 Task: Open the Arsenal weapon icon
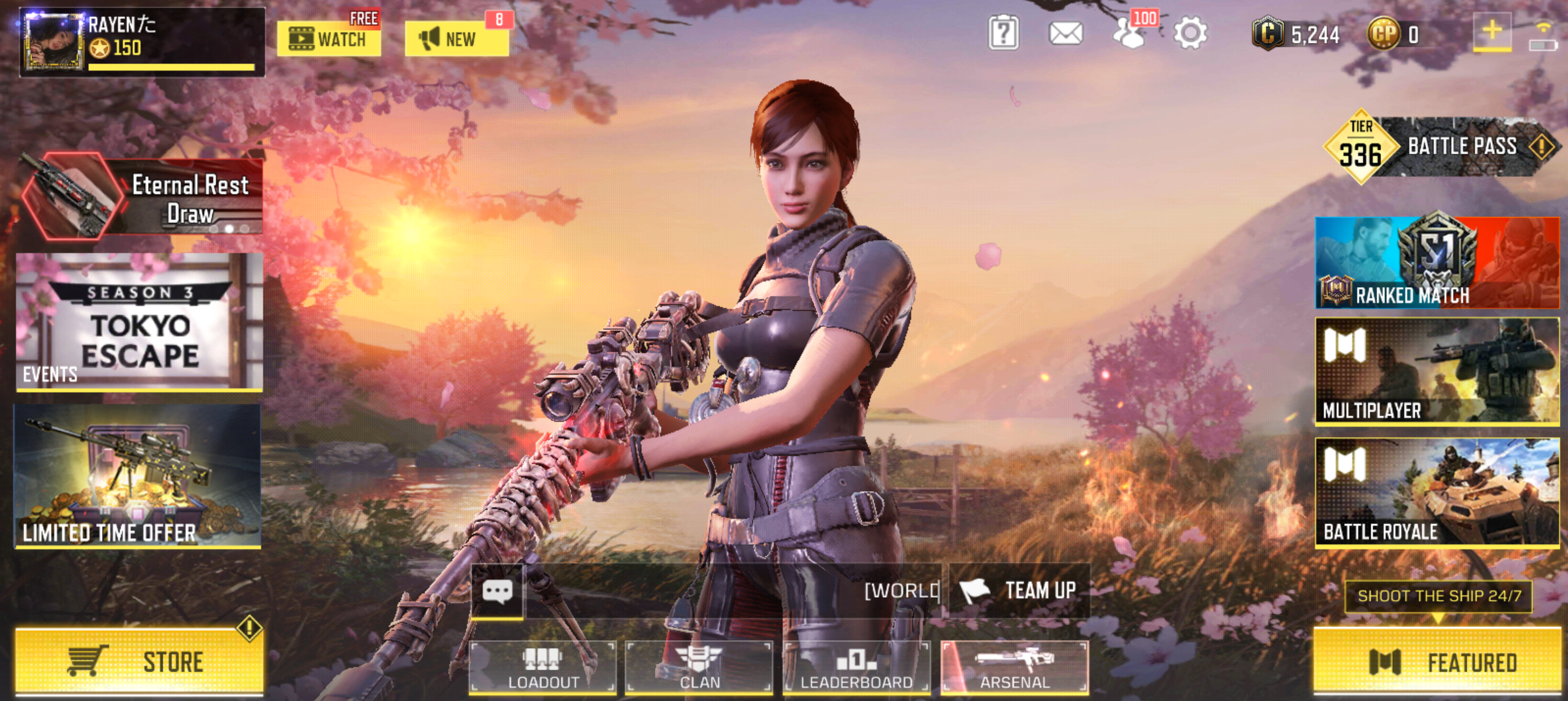click(x=1016, y=658)
